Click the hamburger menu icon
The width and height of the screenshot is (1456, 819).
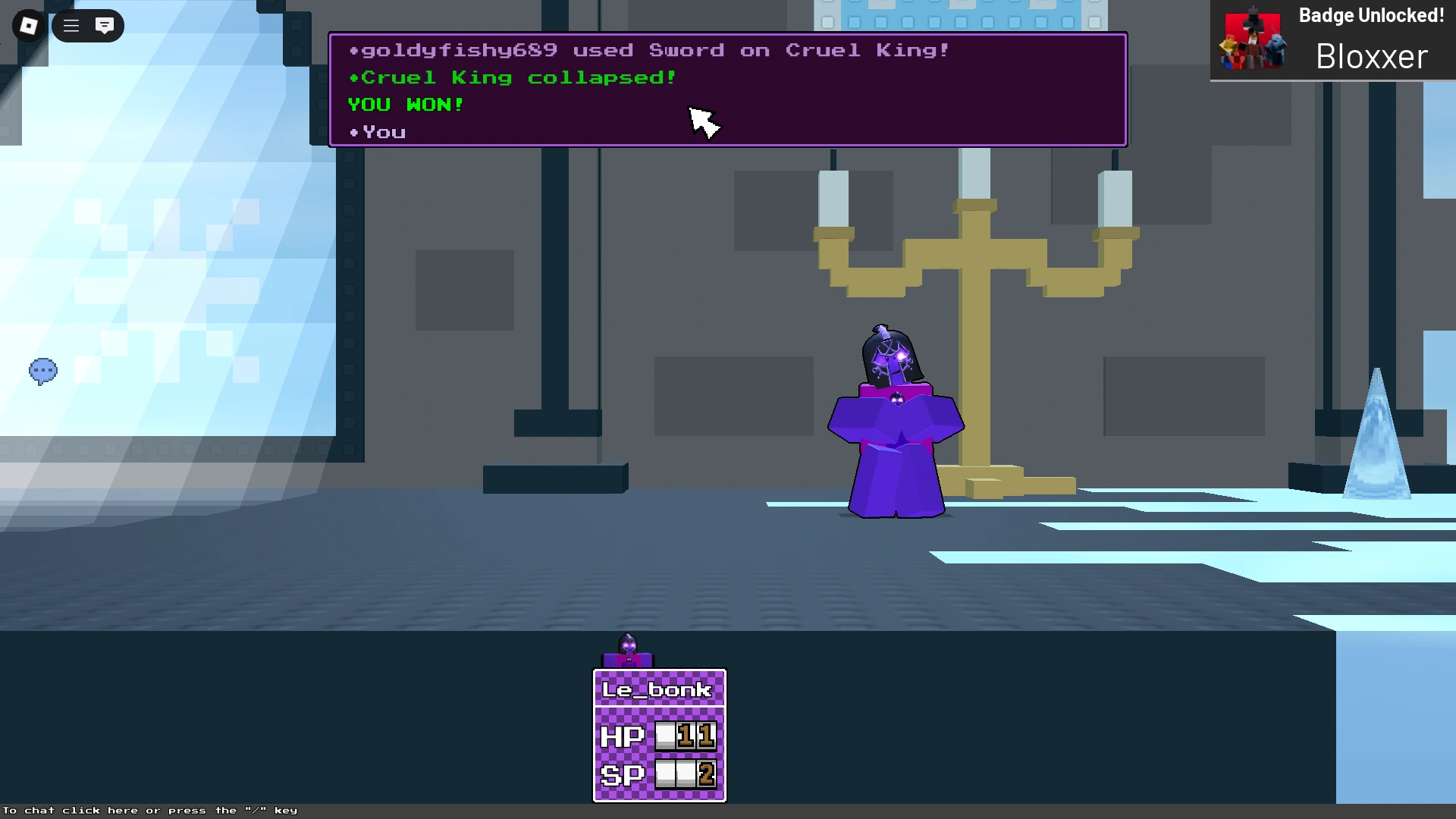(x=71, y=25)
